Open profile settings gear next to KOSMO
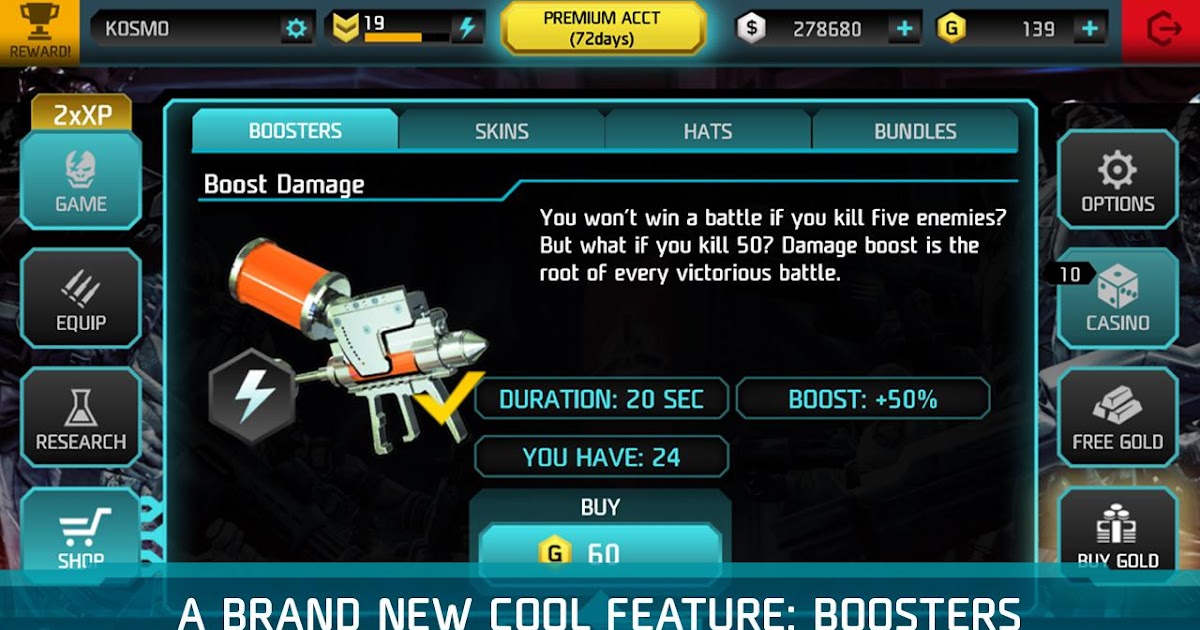This screenshot has width=1200, height=630. [x=296, y=29]
